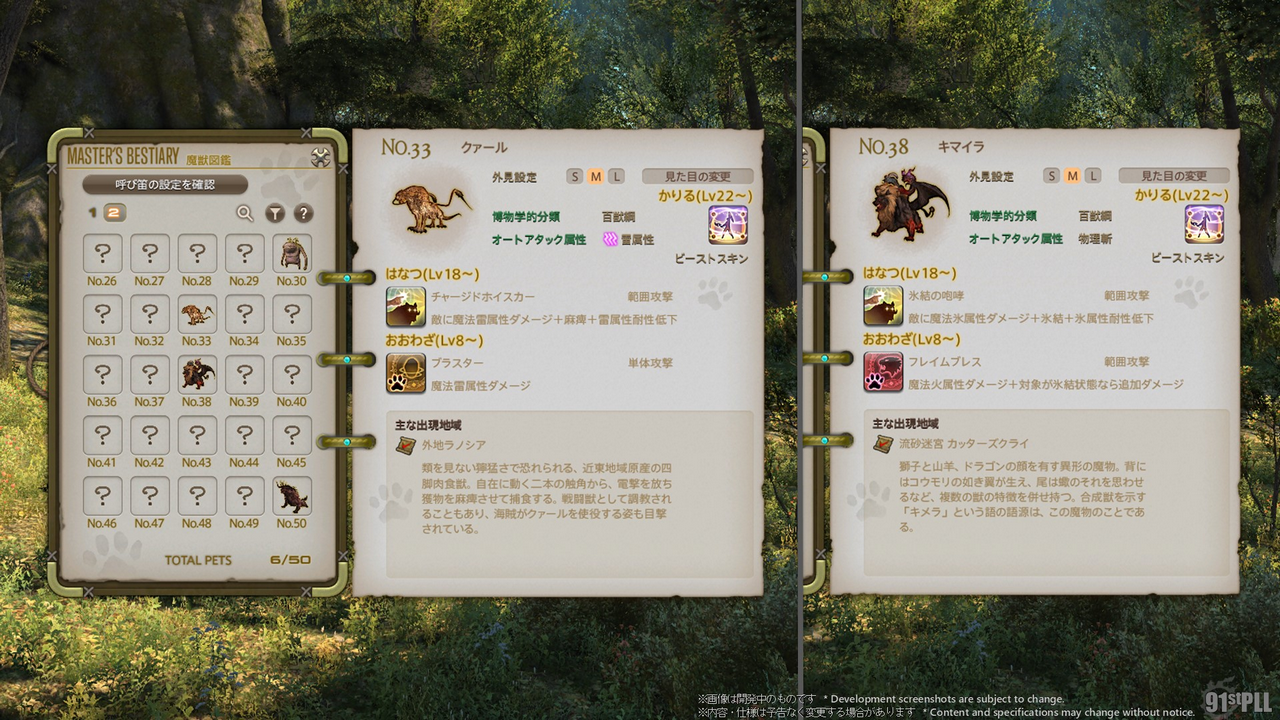
Task: Set キマイラ size to M
Action: pos(1072,177)
